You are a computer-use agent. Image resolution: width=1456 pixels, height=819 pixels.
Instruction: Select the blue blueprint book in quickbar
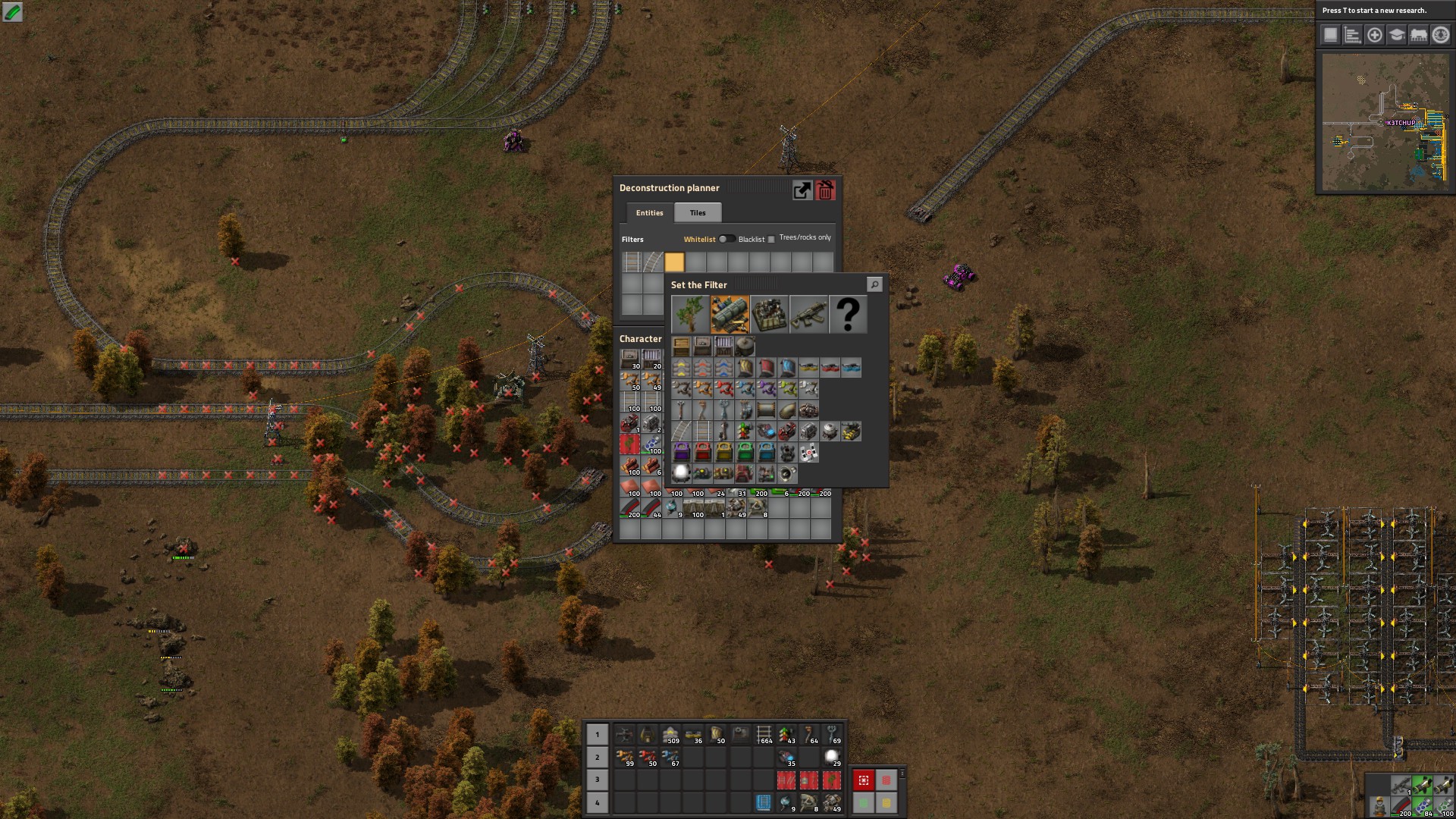[764, 802]
